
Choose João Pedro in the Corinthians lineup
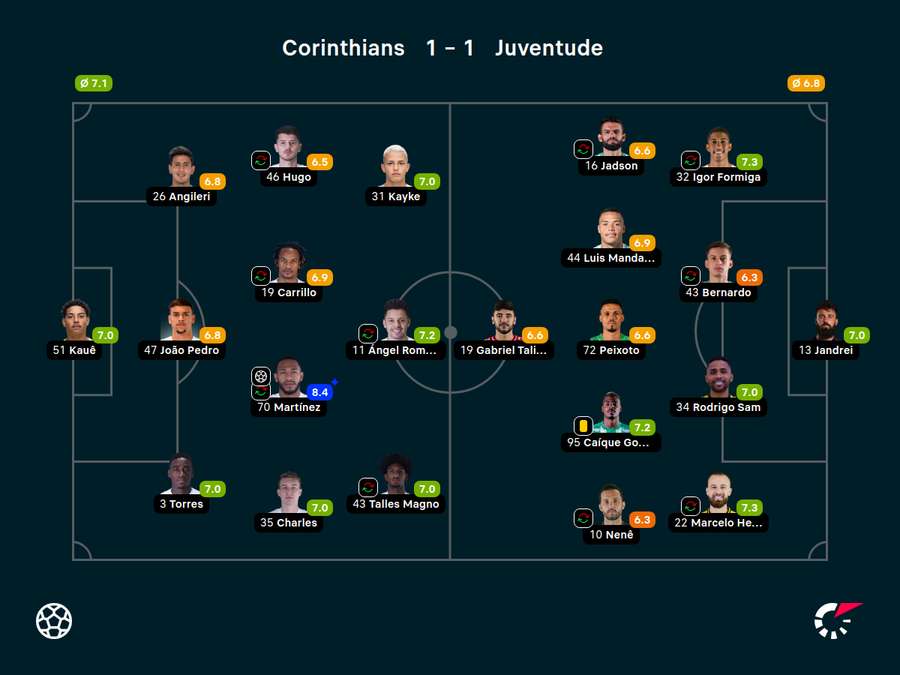pyautogui.click(x=181, y=322)
